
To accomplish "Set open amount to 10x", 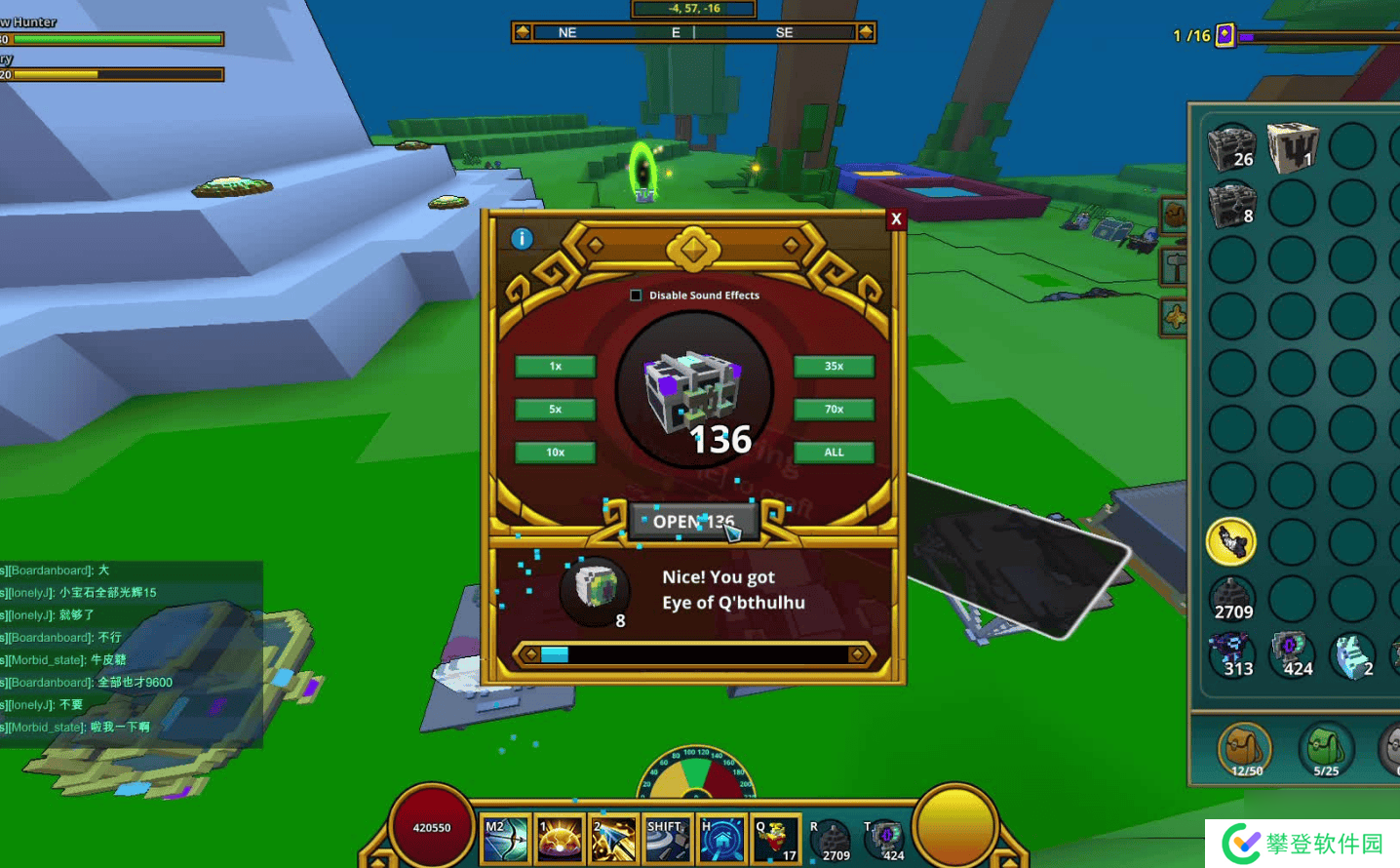I will pos(555,453).
